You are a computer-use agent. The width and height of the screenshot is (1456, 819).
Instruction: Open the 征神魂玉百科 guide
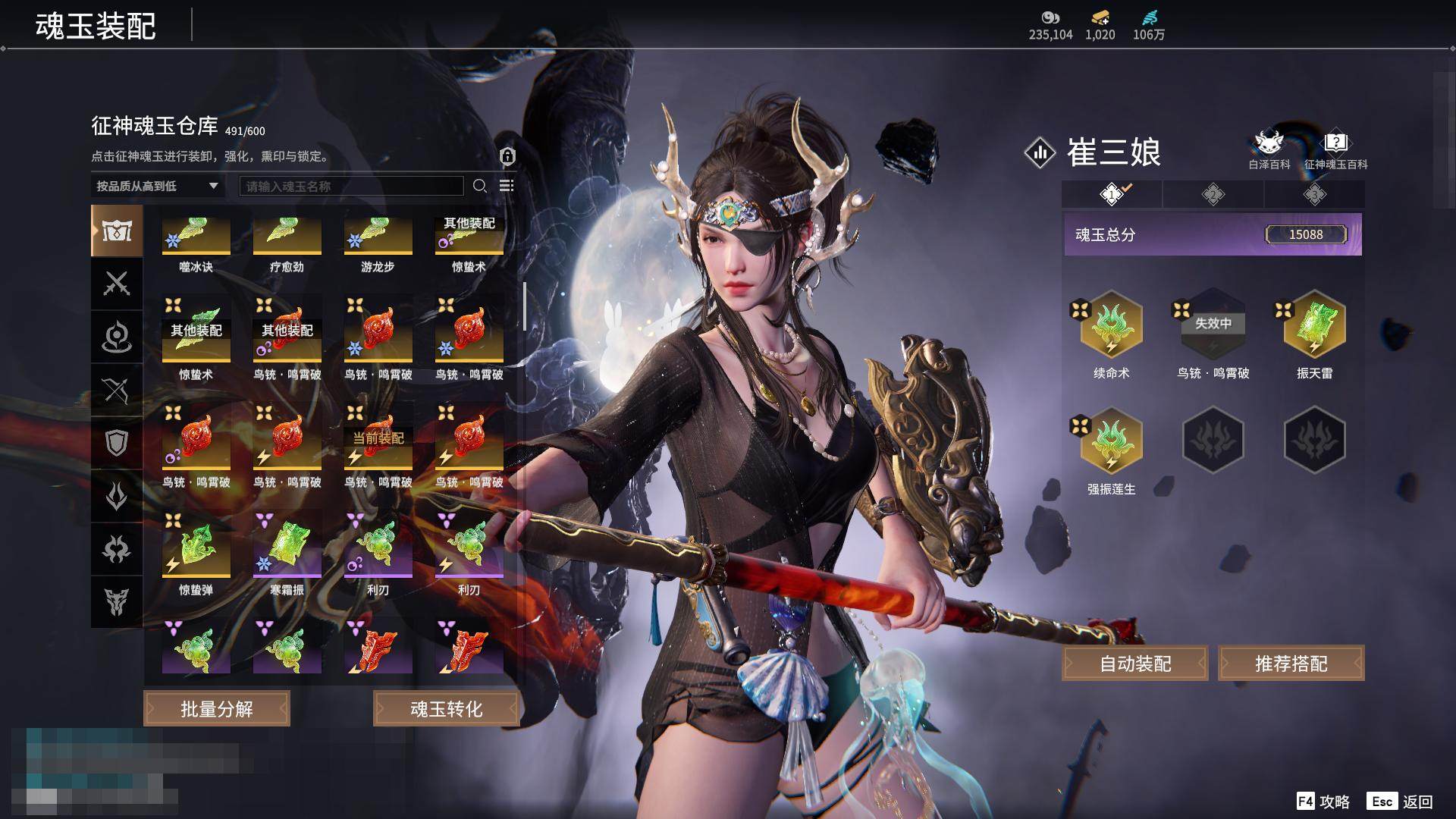[x=1335, y=149]
